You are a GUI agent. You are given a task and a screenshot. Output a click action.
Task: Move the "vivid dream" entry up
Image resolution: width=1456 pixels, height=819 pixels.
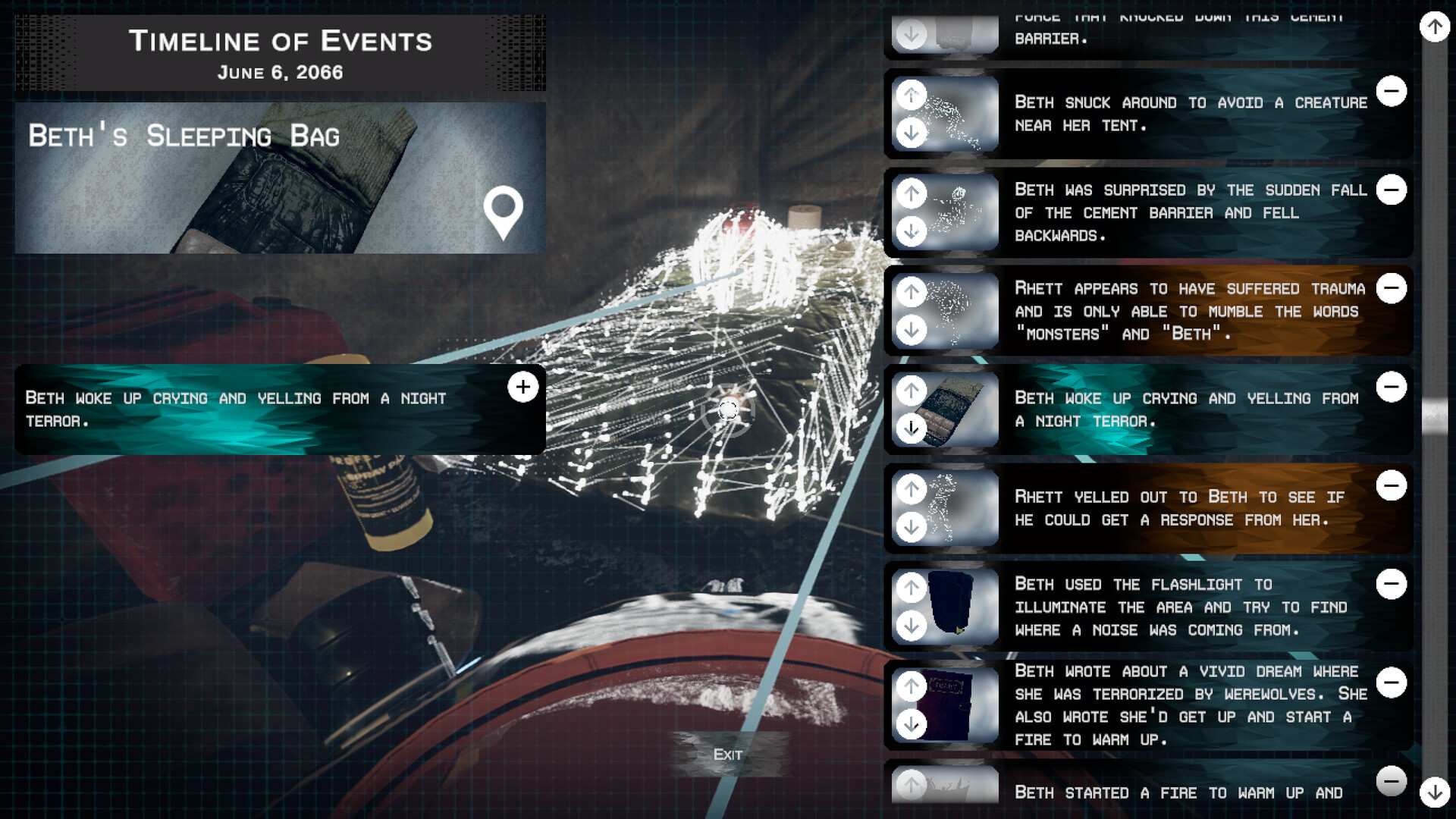[912, 686]
